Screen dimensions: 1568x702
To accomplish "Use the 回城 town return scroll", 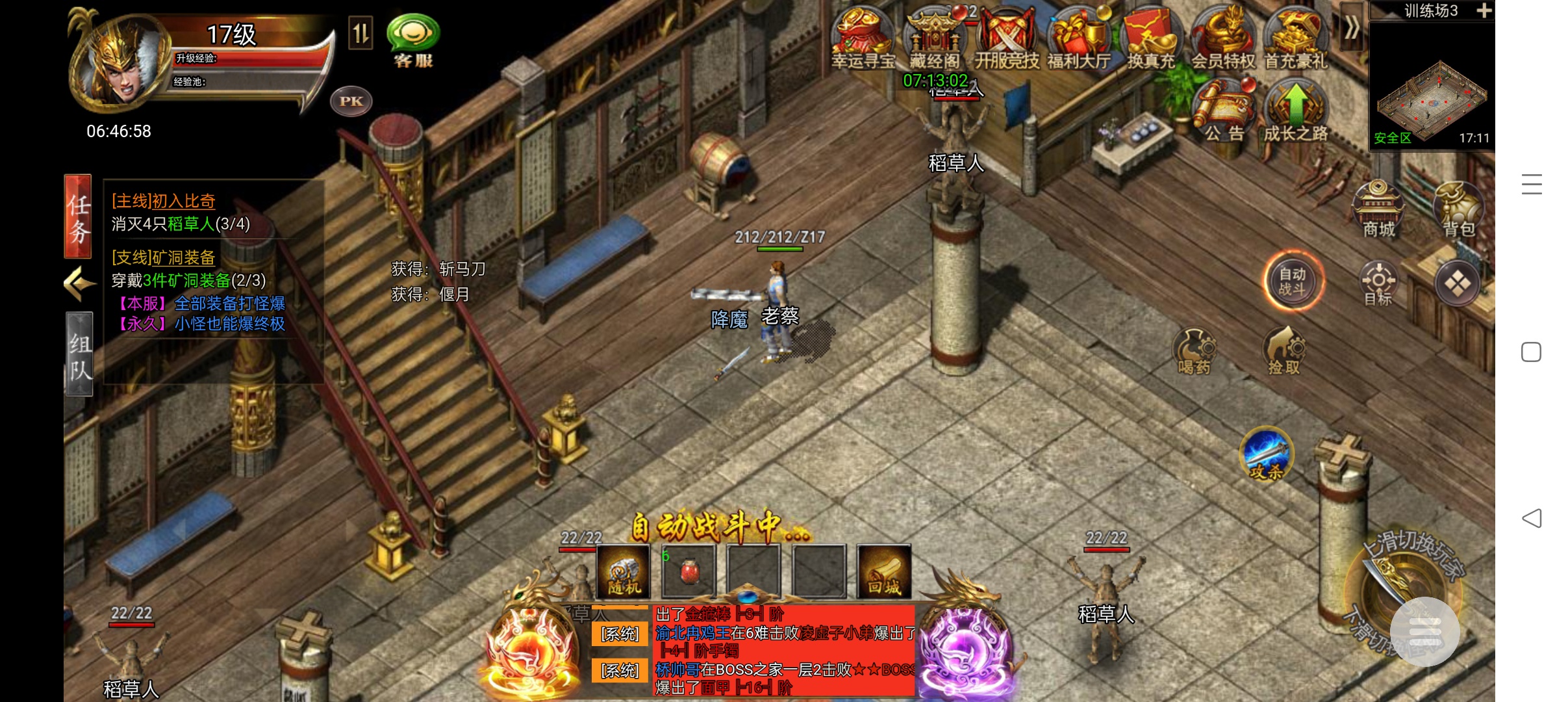I will 884,571.
